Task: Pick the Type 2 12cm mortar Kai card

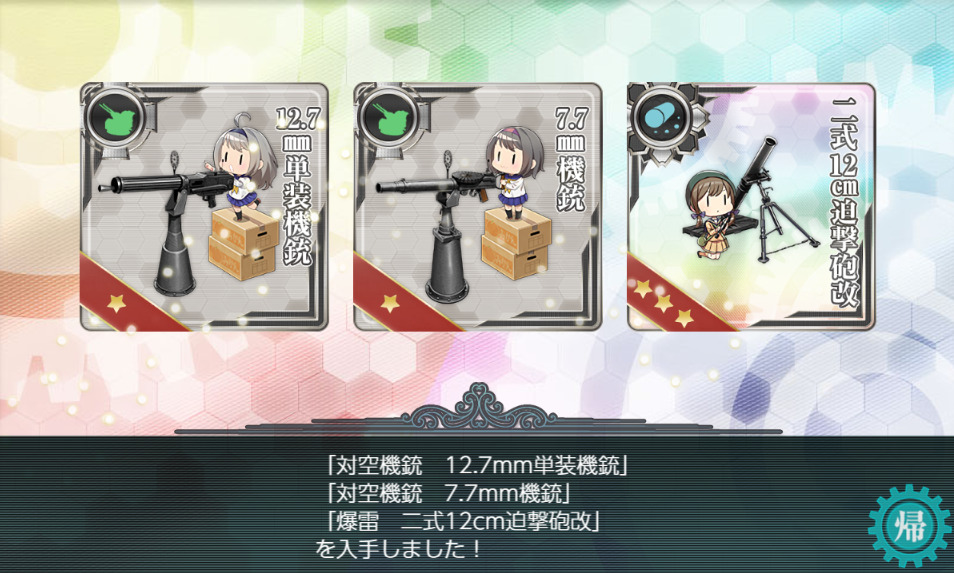Action: (x=751, y=207)
